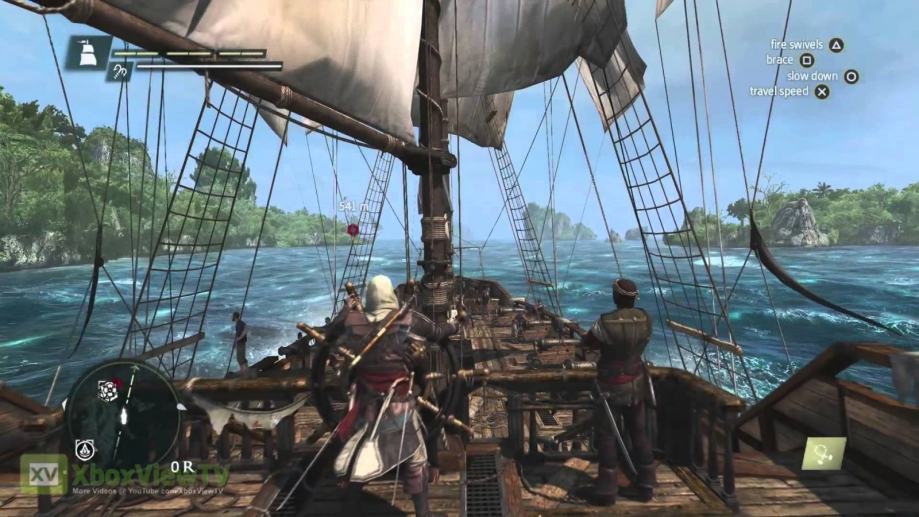Image resolution: width=919 pixels, height=517 pixels.
Task: Select the fort marker on the minimap
Action: pos(107,392)
